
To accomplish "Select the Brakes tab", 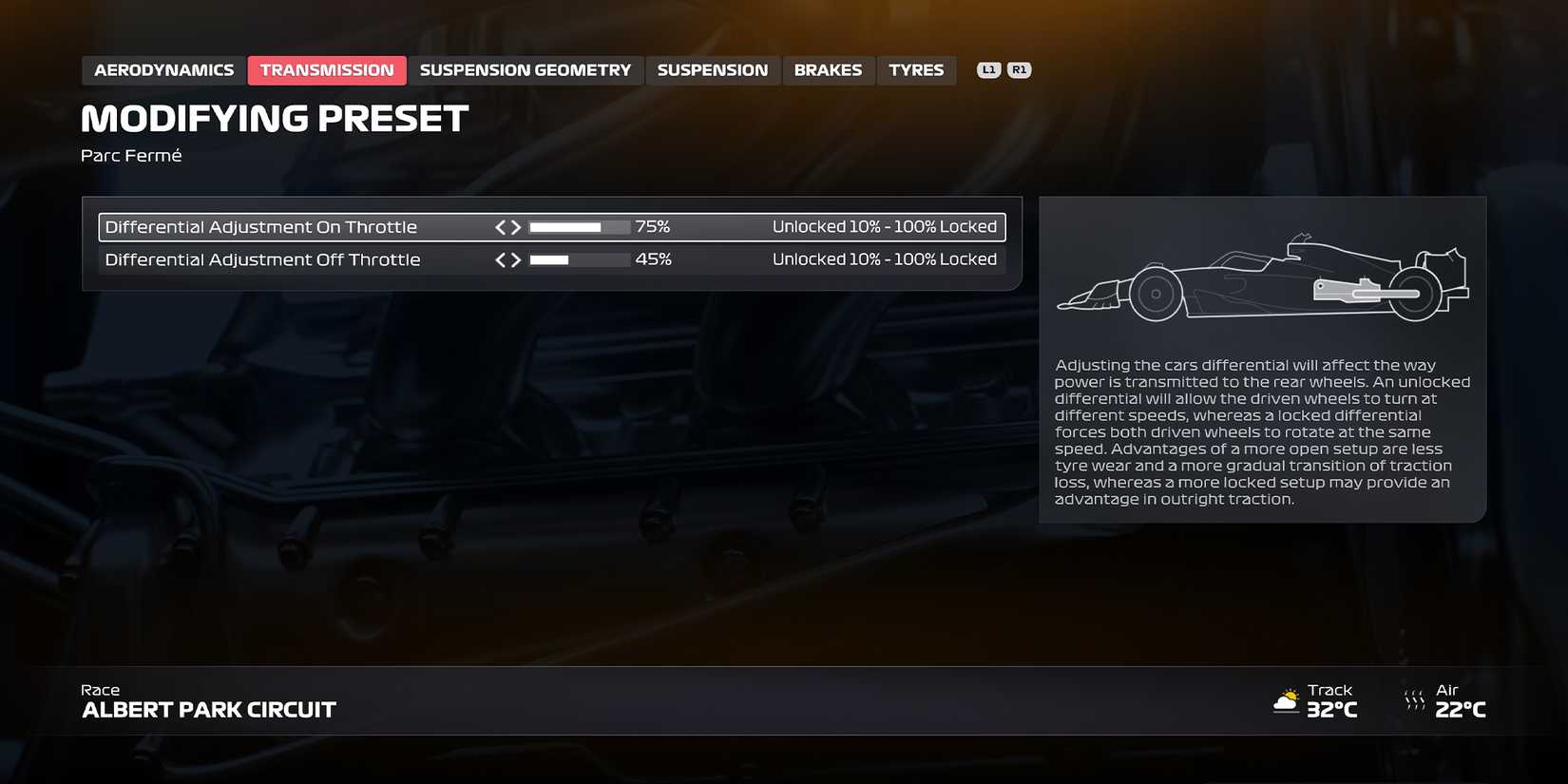I will 828,69.
